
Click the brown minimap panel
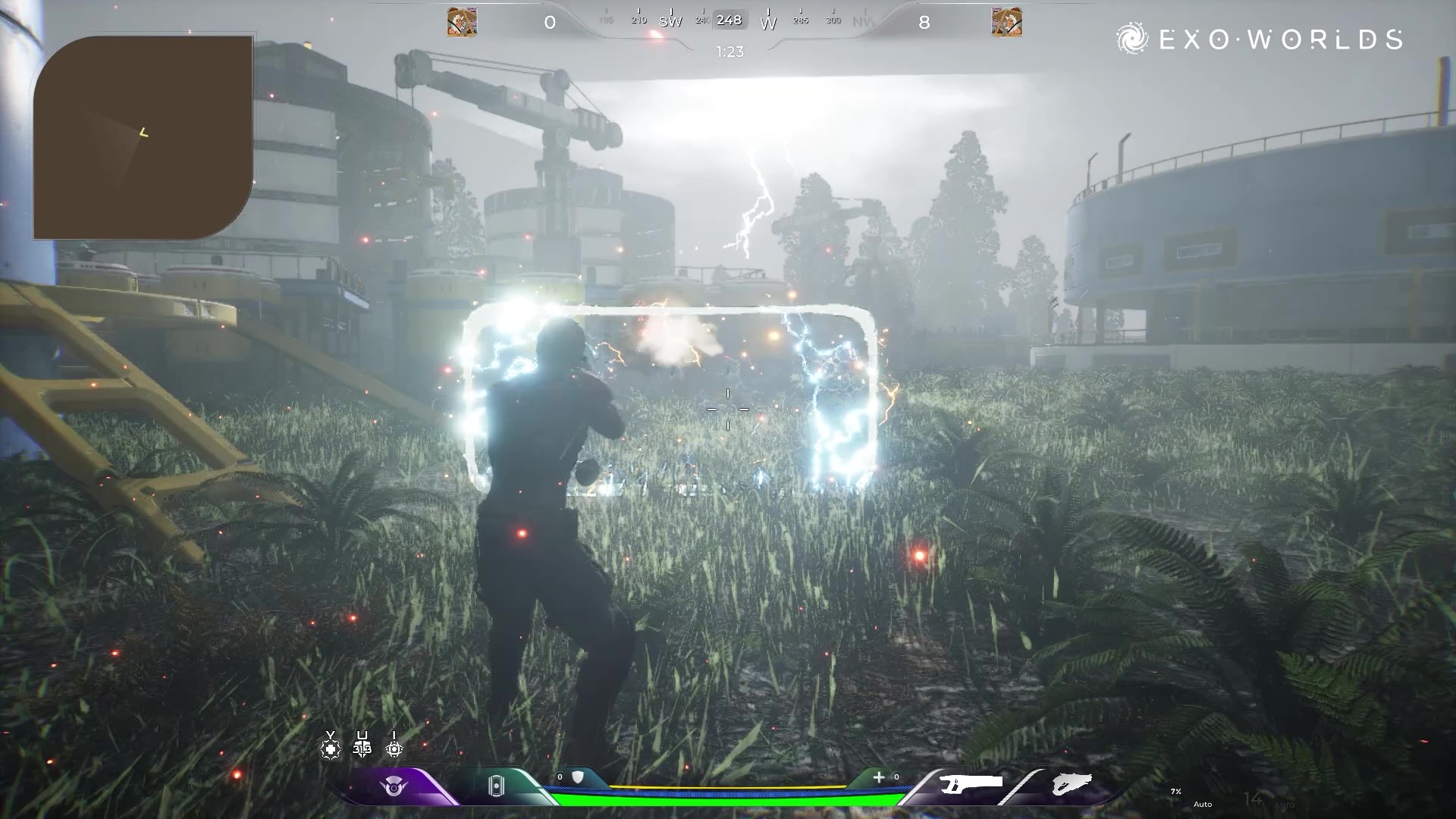(x=143, y=137)
